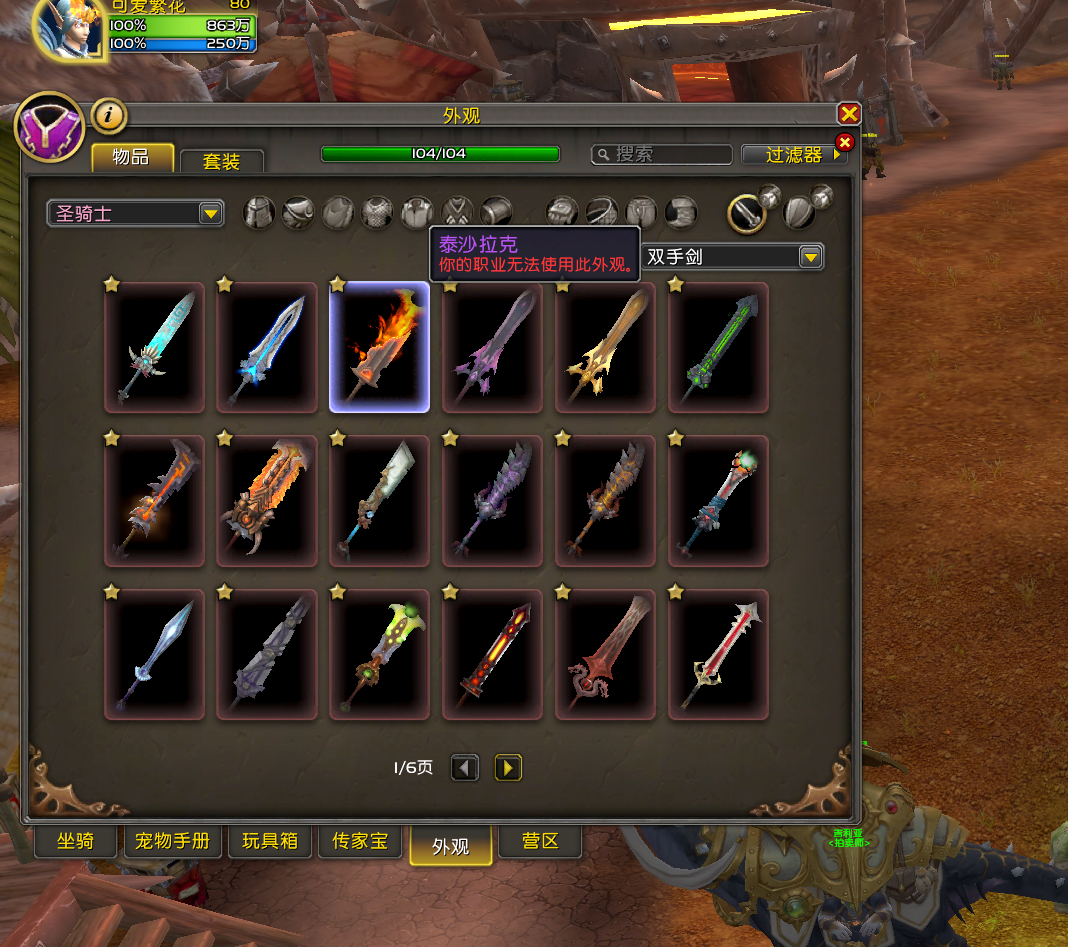Click the info help button
Image resolution: width=1068 pixels, height=947 pixels.
tap(109, 116)
